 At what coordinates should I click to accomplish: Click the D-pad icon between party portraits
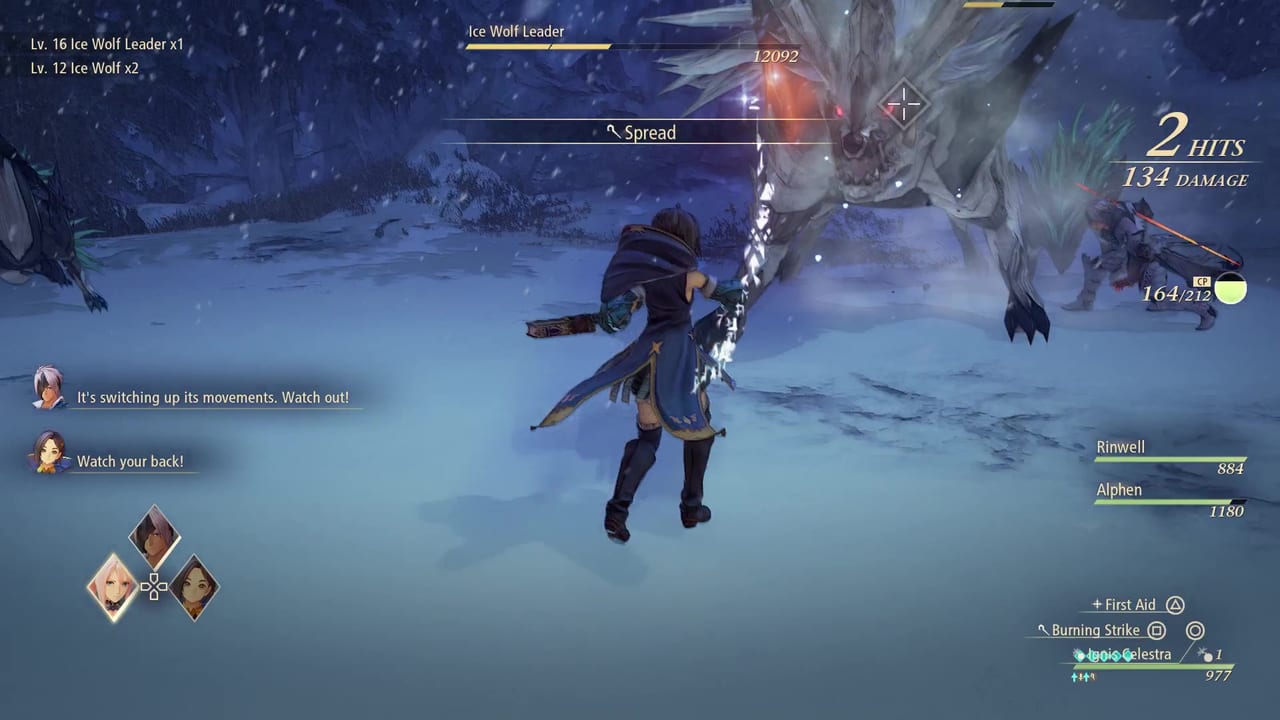click(155, 588)
